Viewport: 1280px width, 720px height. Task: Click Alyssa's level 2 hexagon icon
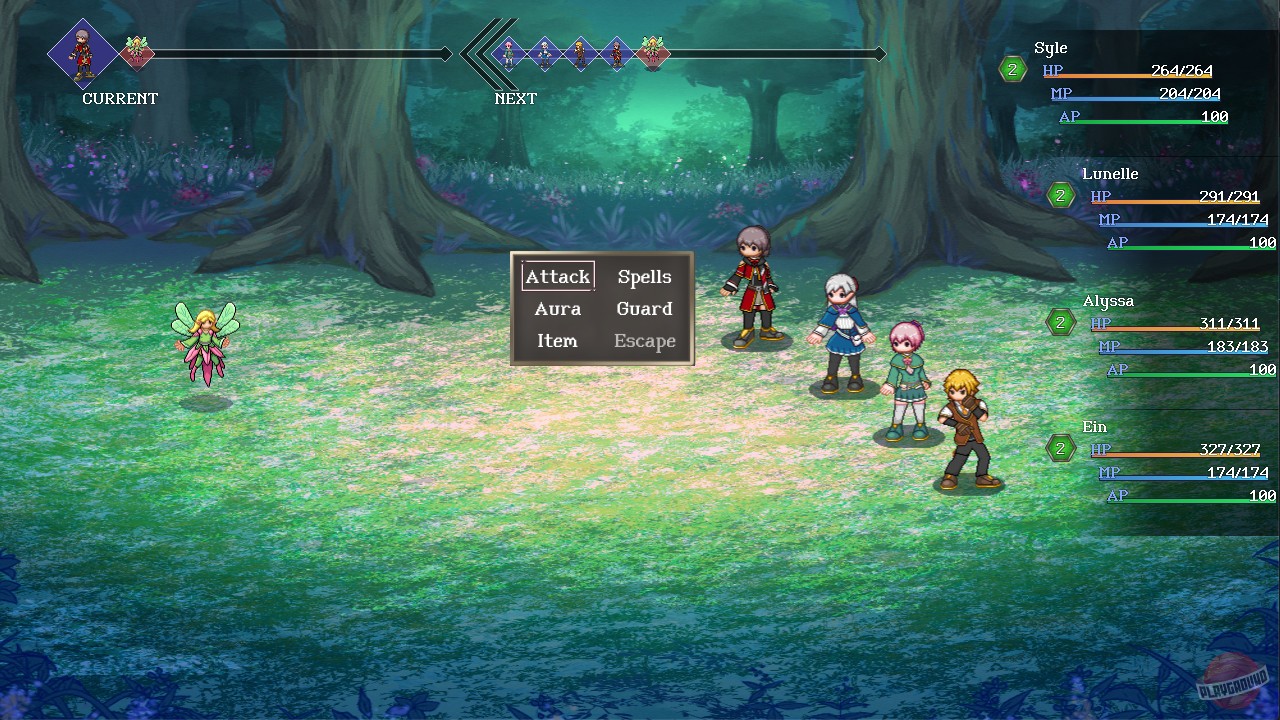[1060, 322]
